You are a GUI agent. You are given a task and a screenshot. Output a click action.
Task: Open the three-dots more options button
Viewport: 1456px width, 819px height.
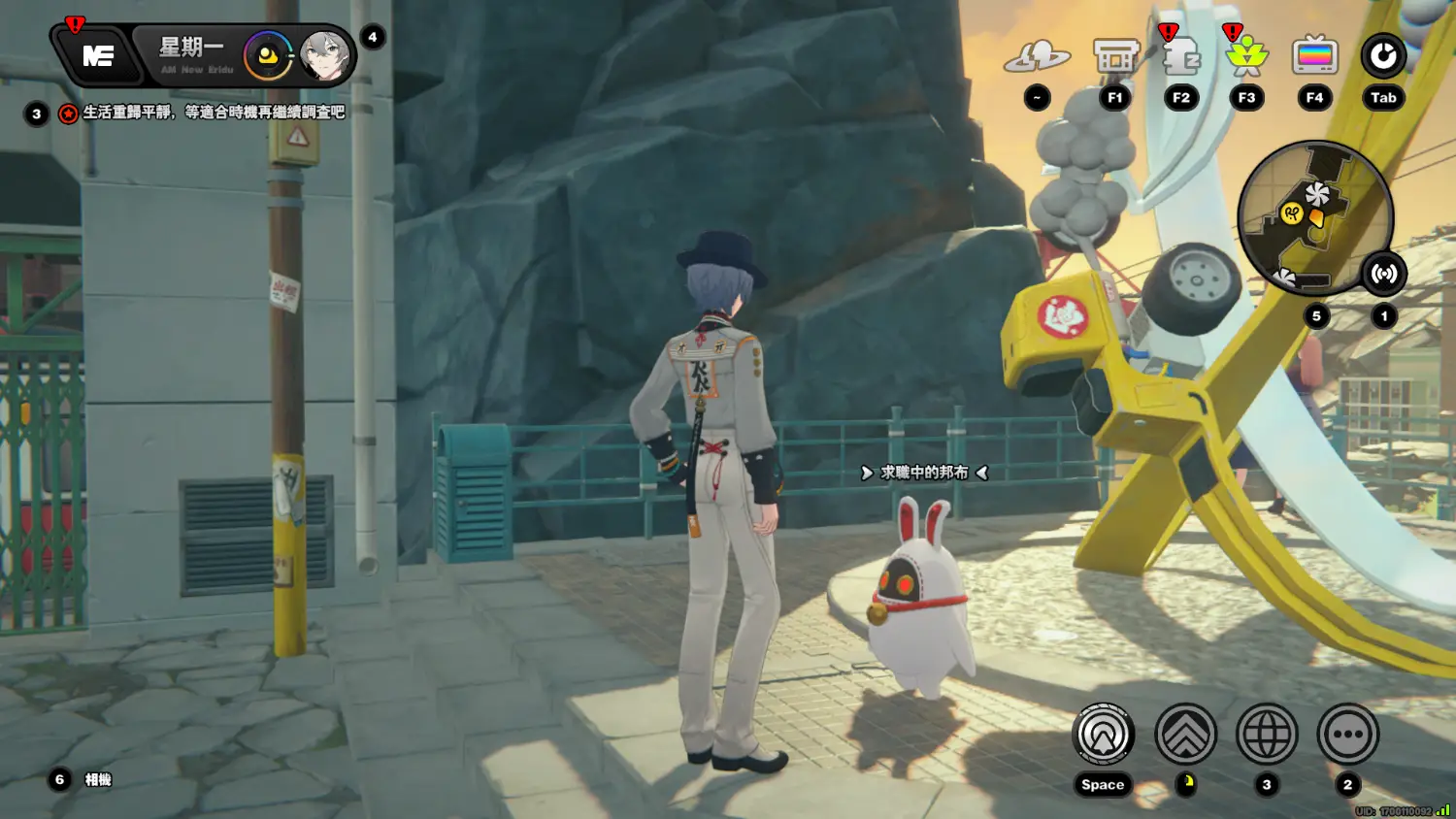[x=1347, y=736]
